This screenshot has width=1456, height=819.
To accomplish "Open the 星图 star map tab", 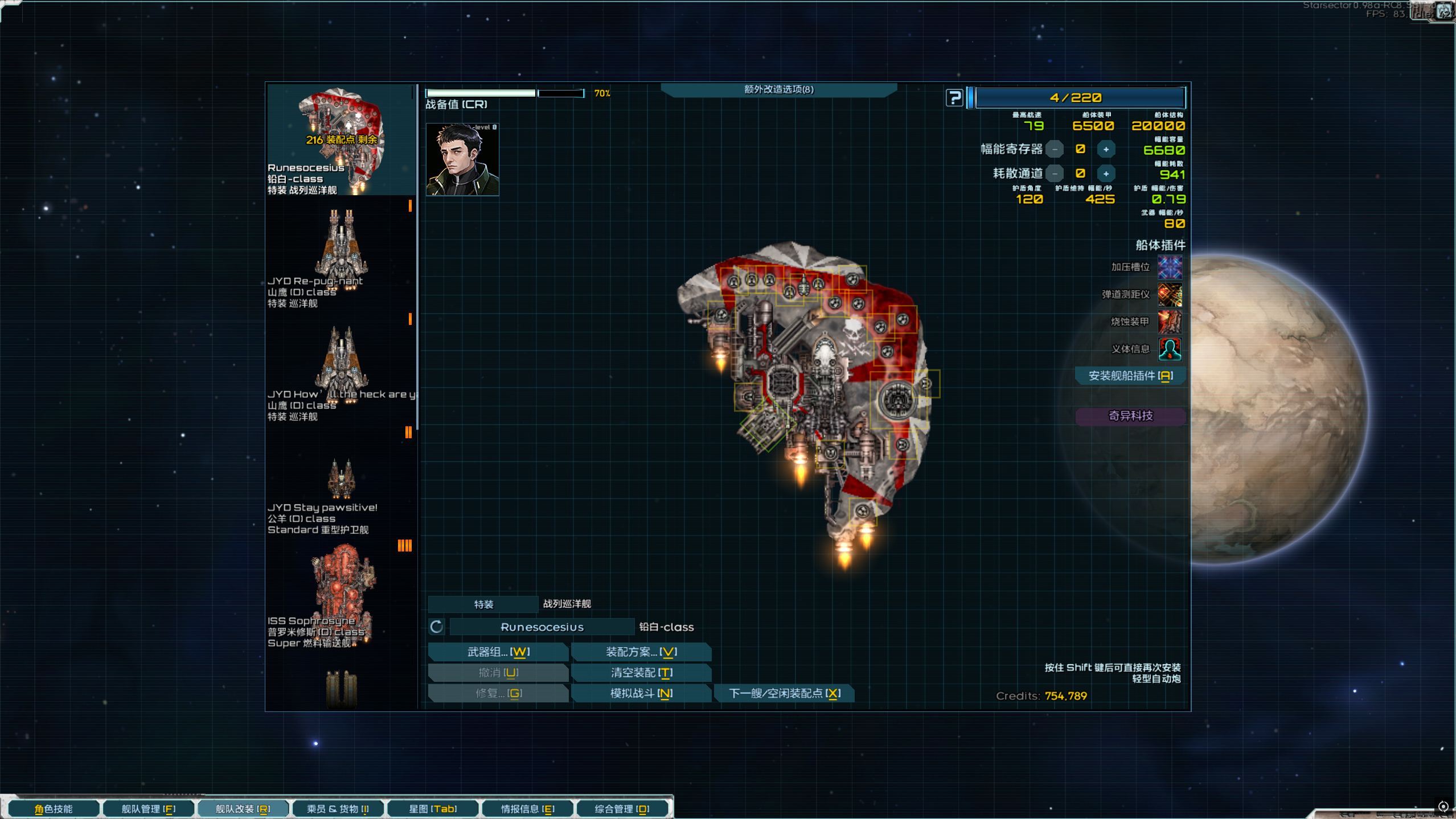I will tap(433, 809).
